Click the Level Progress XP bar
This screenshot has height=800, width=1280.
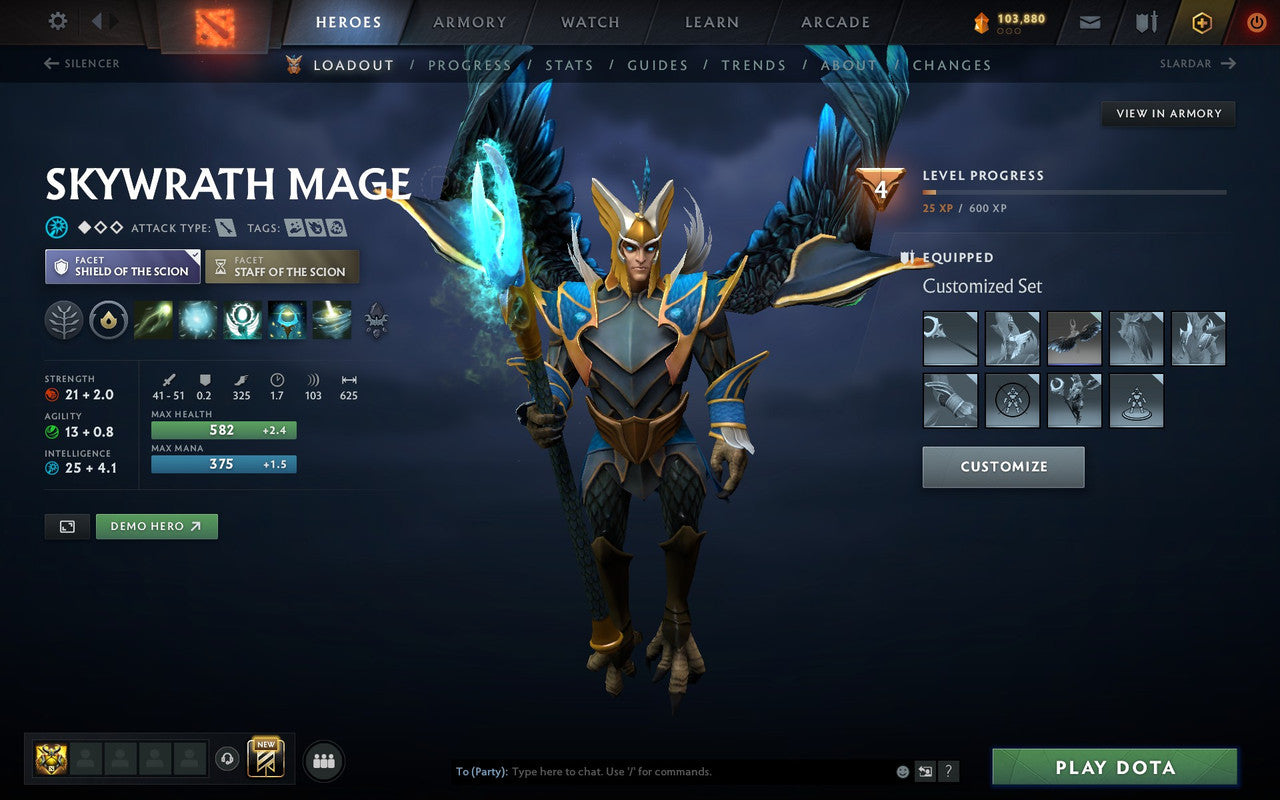(x=1075, y=192)
